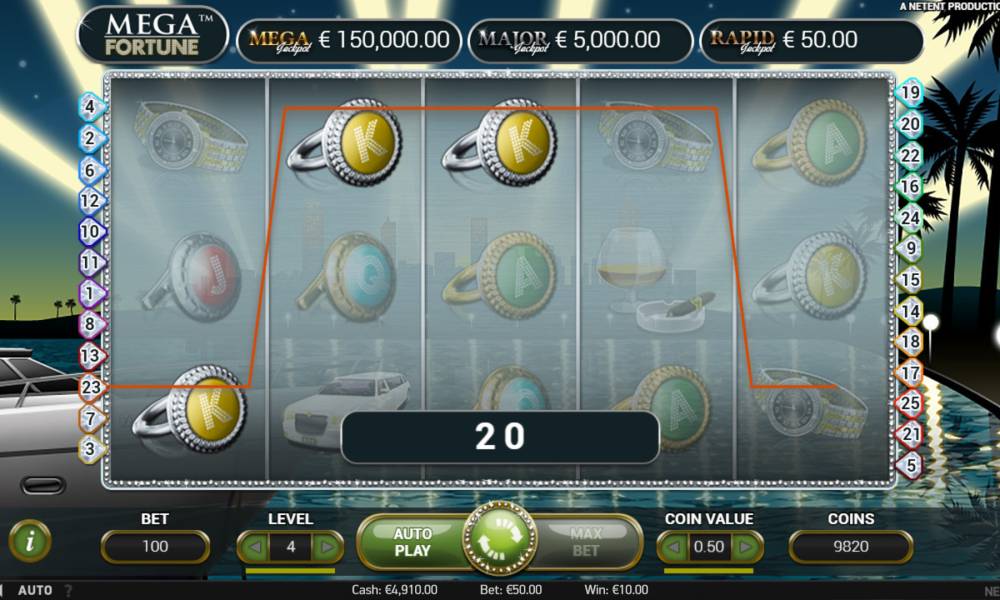The image size is (1000, 600).
Task: Open the question mark help in the bottom bar
Action: tap(68, 590)
